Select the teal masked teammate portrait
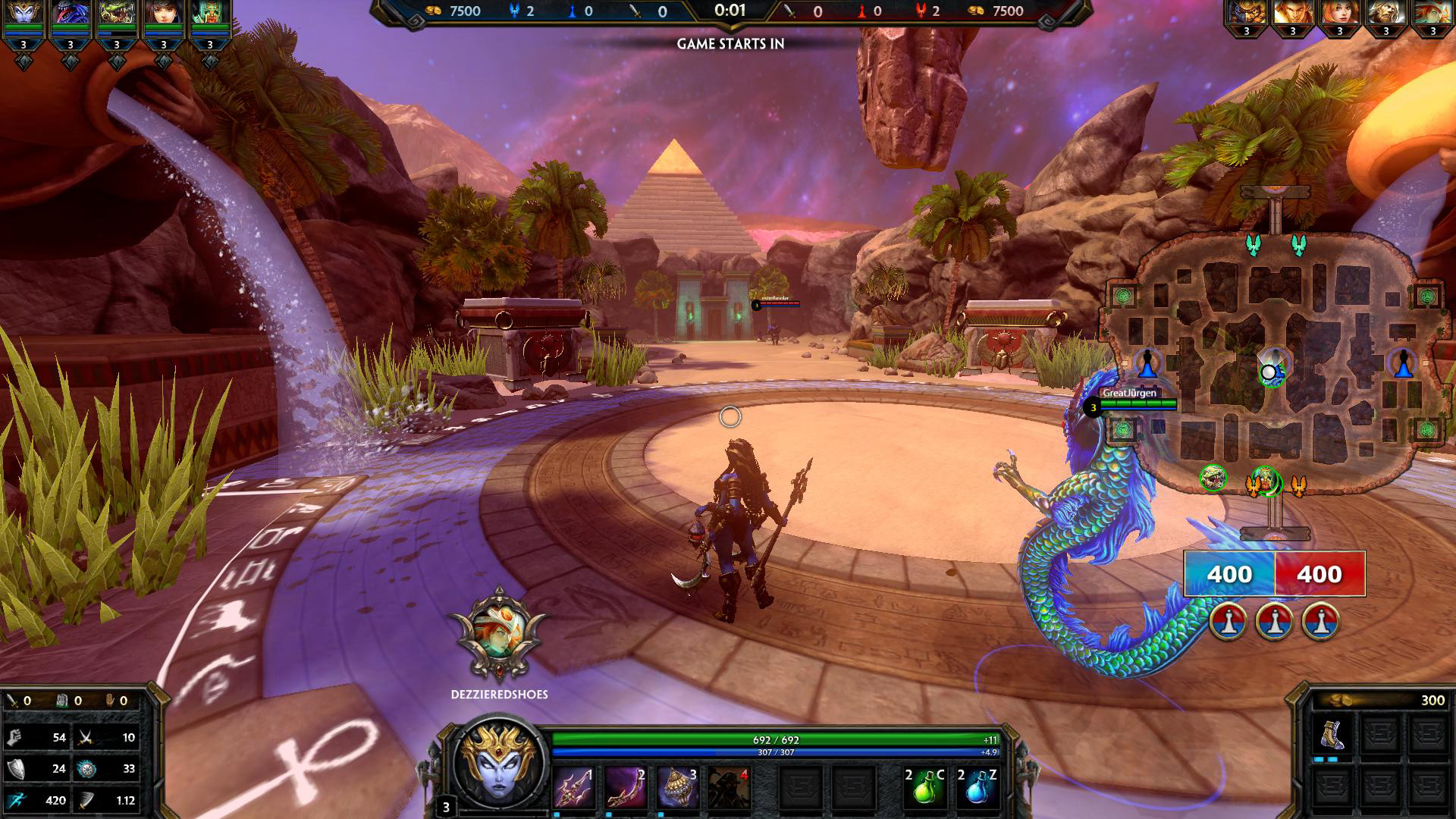1456x819 pixels. (x=209, y=15)
